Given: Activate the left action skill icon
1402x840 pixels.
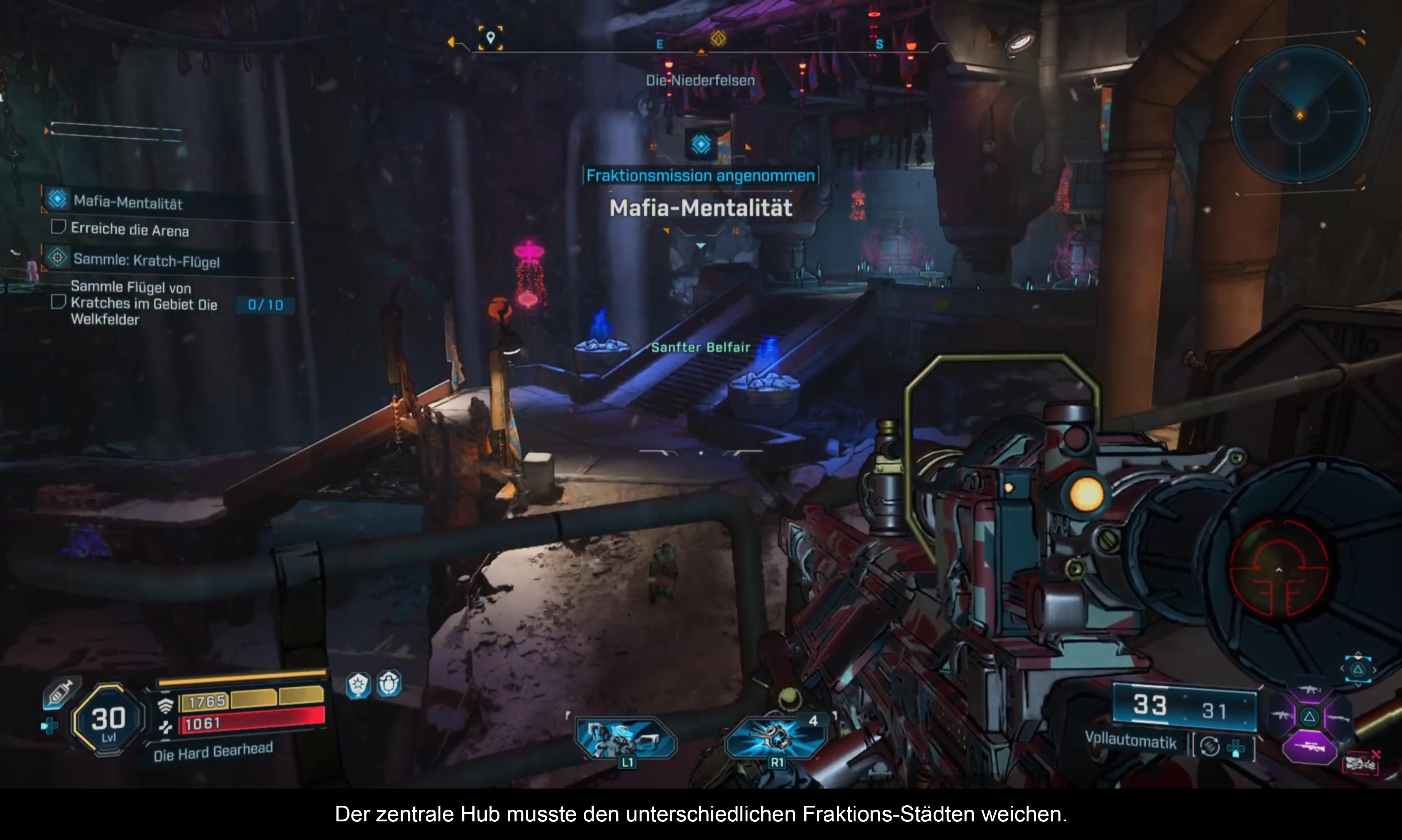Looking at the screenshot, I should tap(625, 738).
